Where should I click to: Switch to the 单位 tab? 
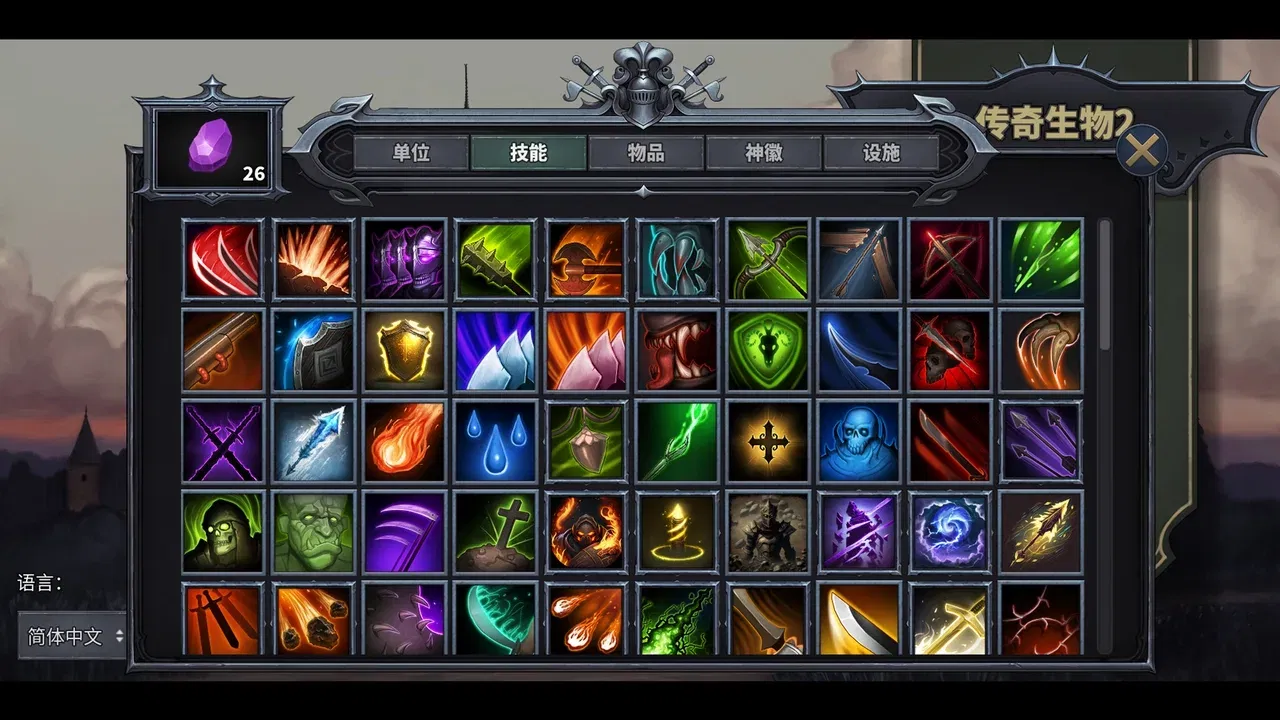(x=413, y=153)
